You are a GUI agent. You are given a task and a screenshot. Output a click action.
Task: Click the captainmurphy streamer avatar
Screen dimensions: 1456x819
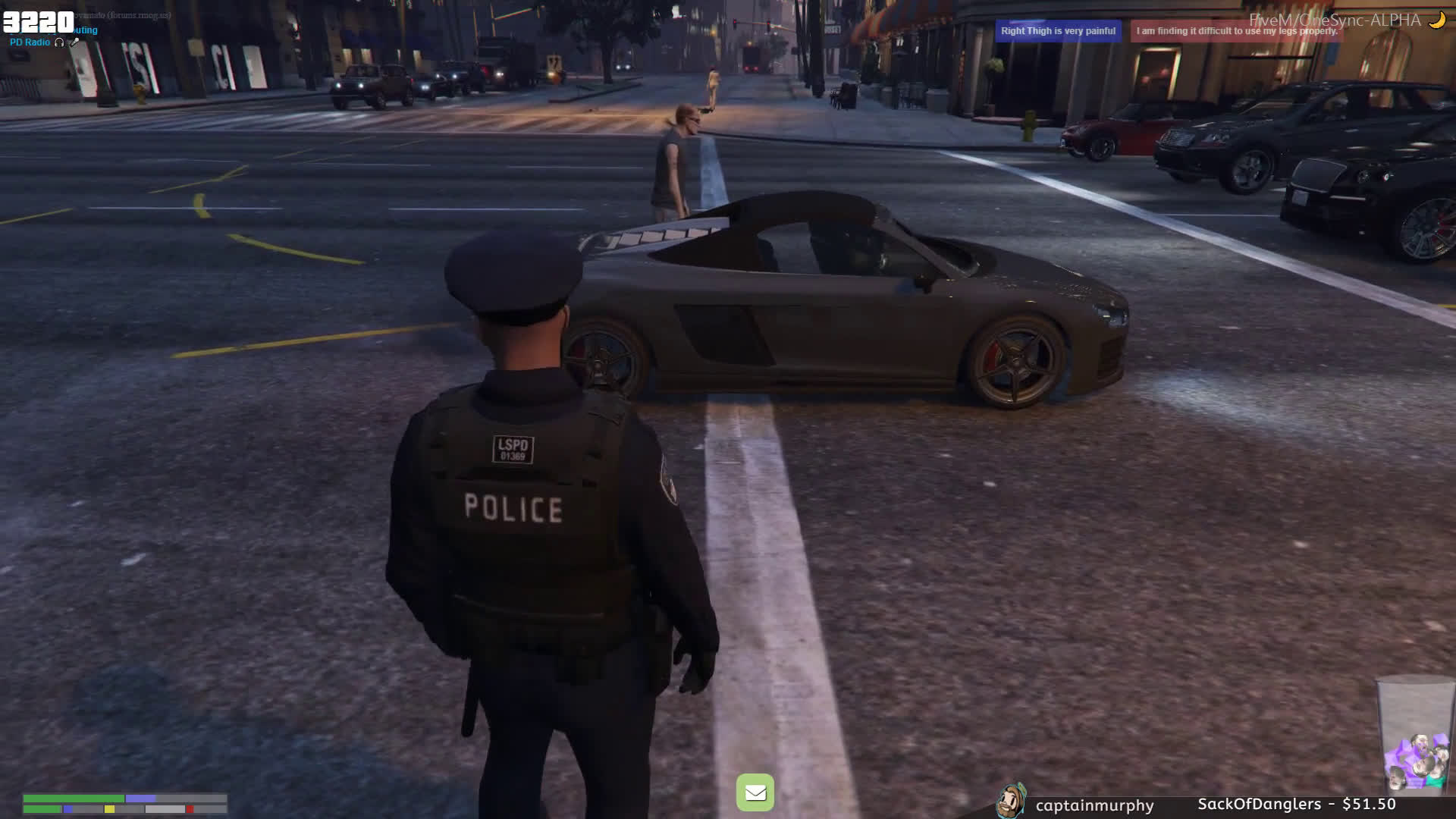point(1011,802)
